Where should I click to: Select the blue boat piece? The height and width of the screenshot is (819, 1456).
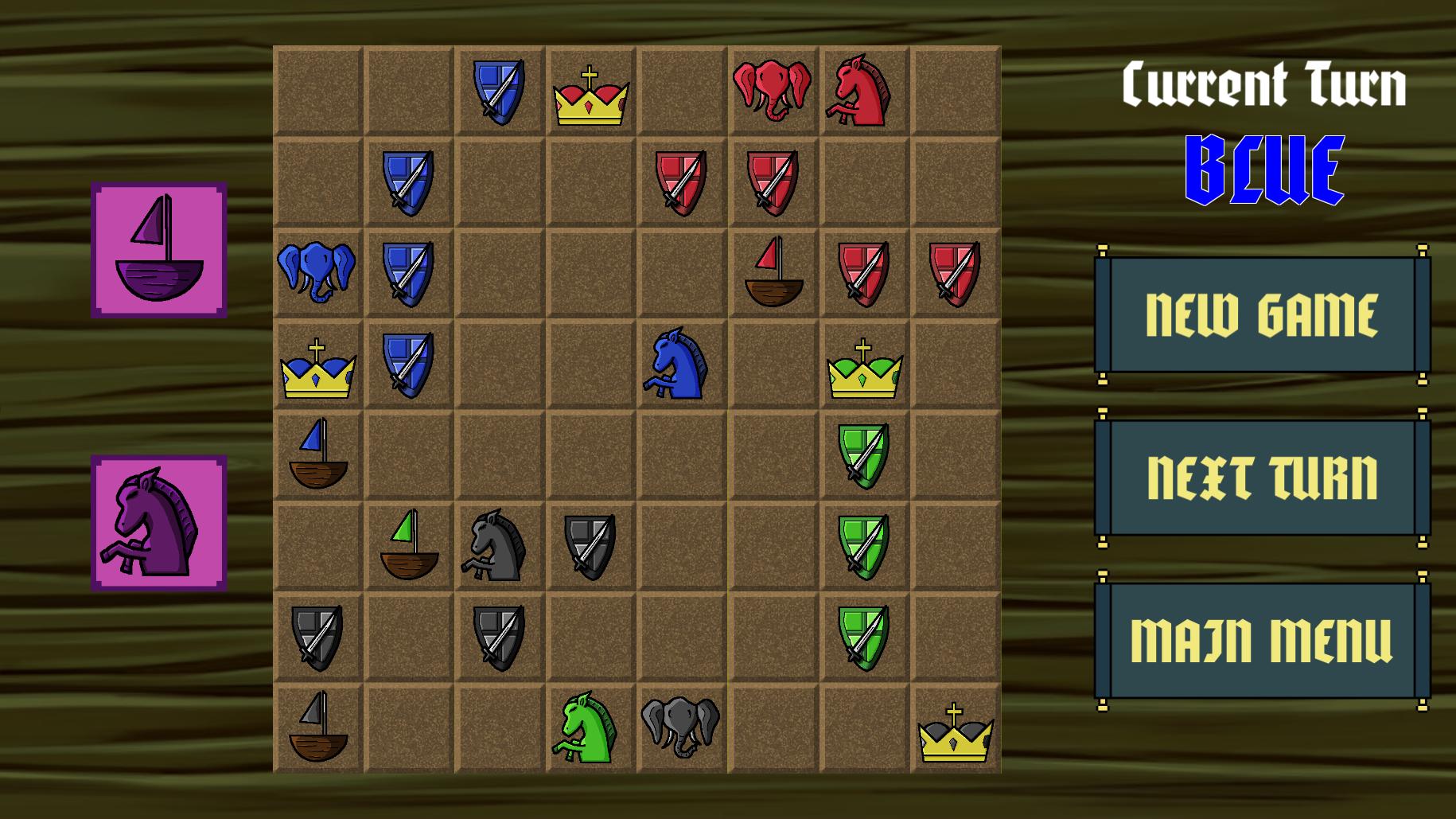click(x=317, y=454)
